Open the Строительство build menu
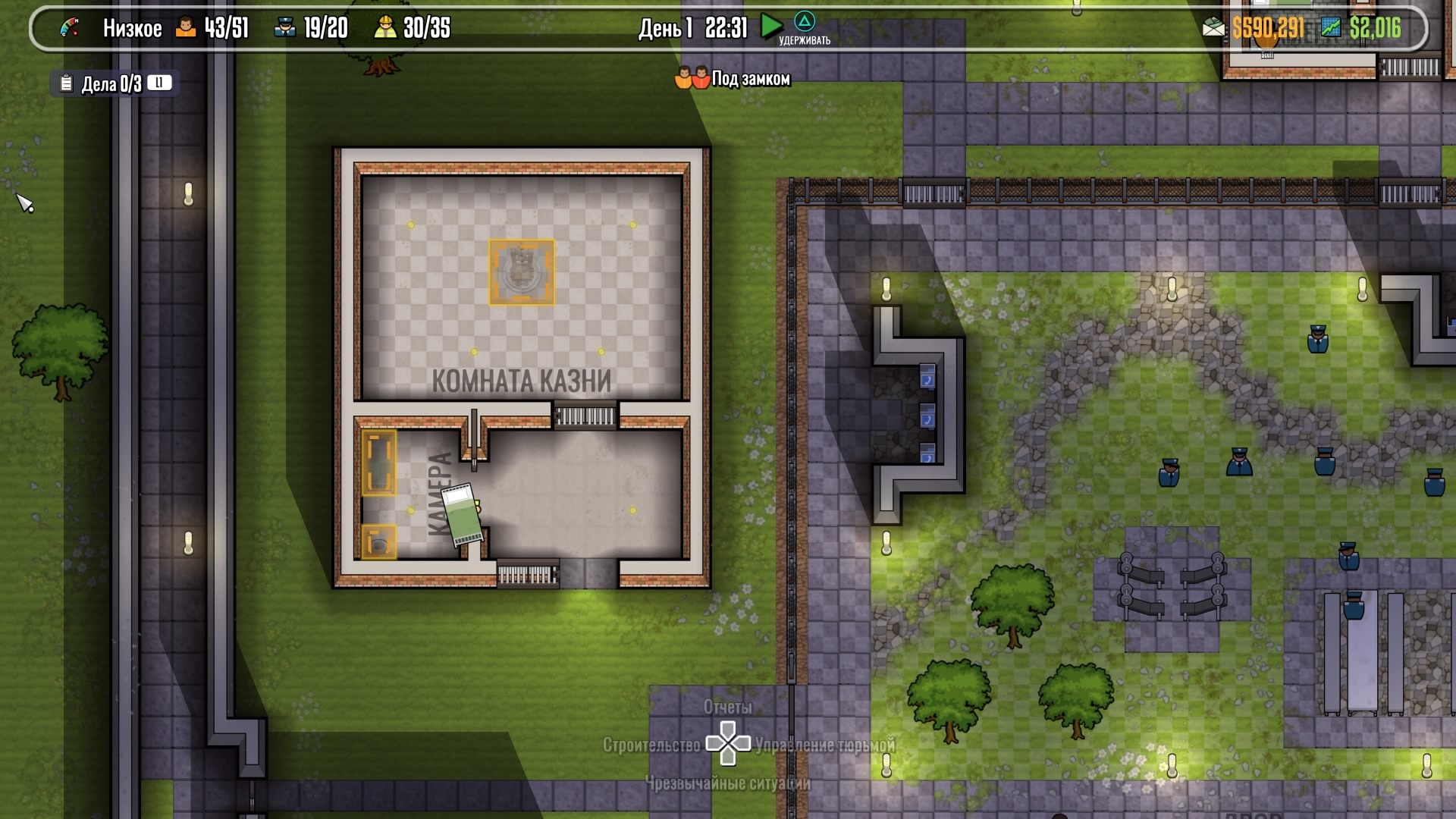 click(x=651, y=745)
